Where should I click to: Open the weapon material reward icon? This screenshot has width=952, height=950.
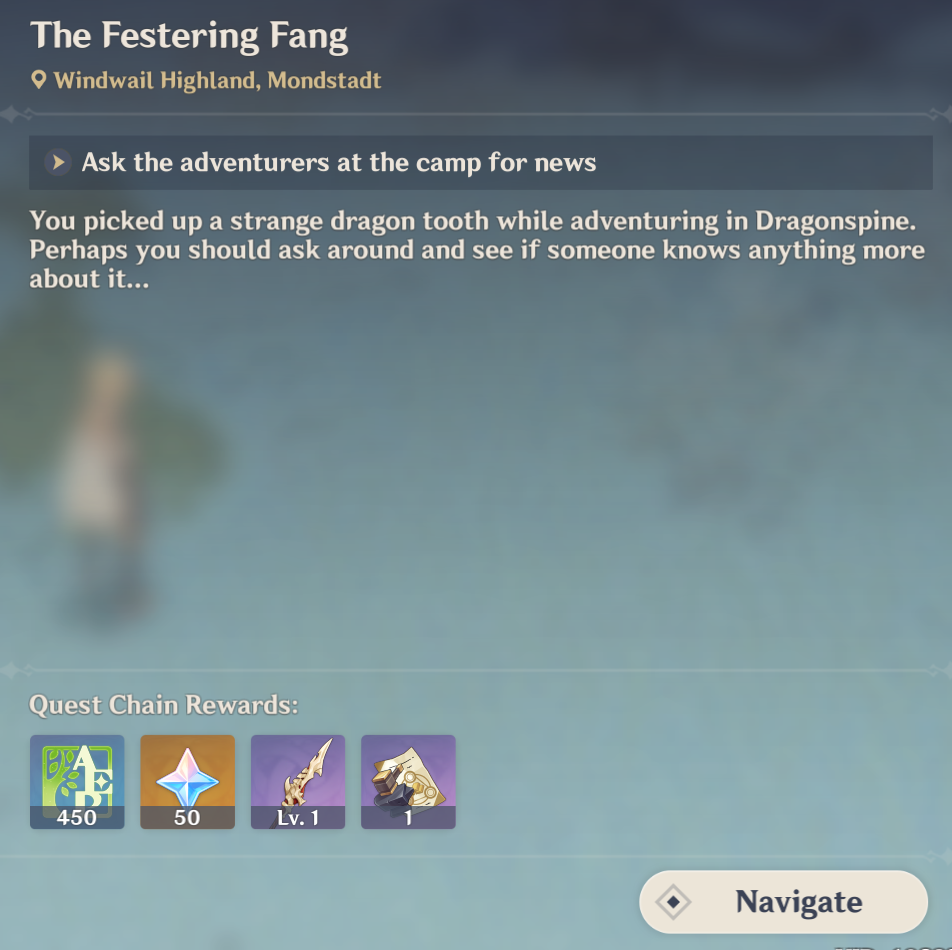pos(408,781)
